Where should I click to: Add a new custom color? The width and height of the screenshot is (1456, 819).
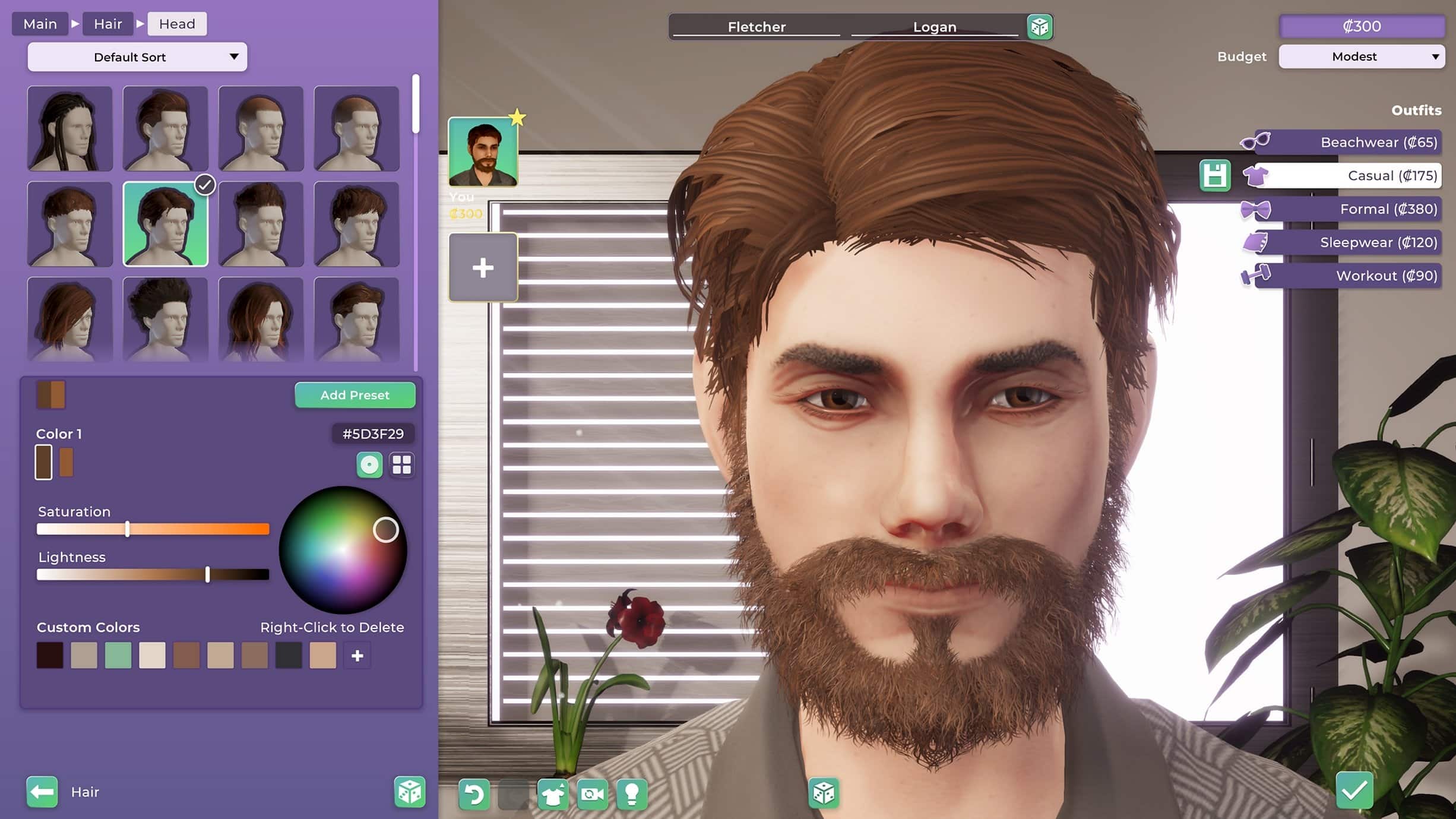pyautogui.click(x=357, y=656)
